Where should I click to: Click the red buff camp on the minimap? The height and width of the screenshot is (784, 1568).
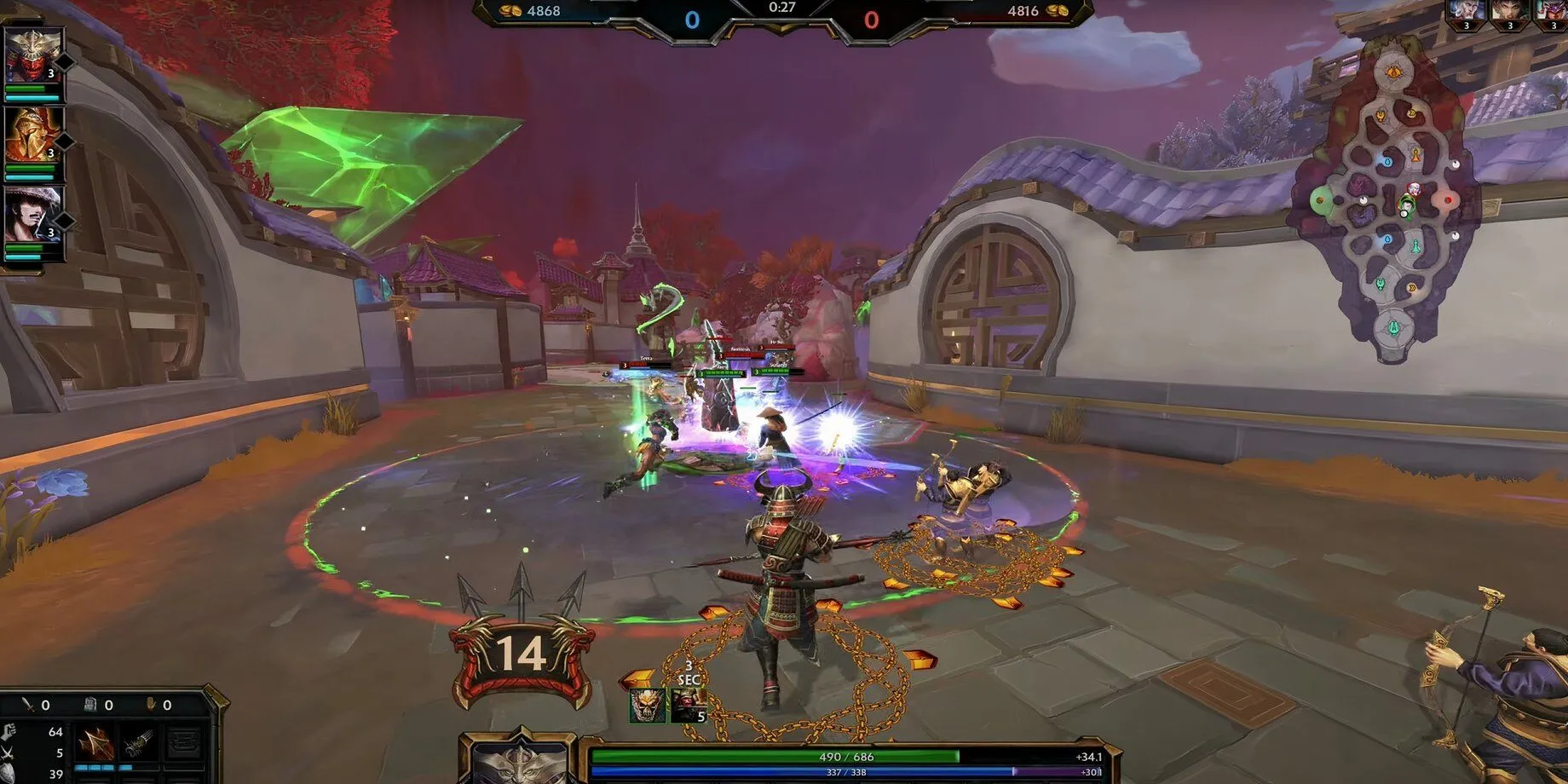click(1448, 201)
